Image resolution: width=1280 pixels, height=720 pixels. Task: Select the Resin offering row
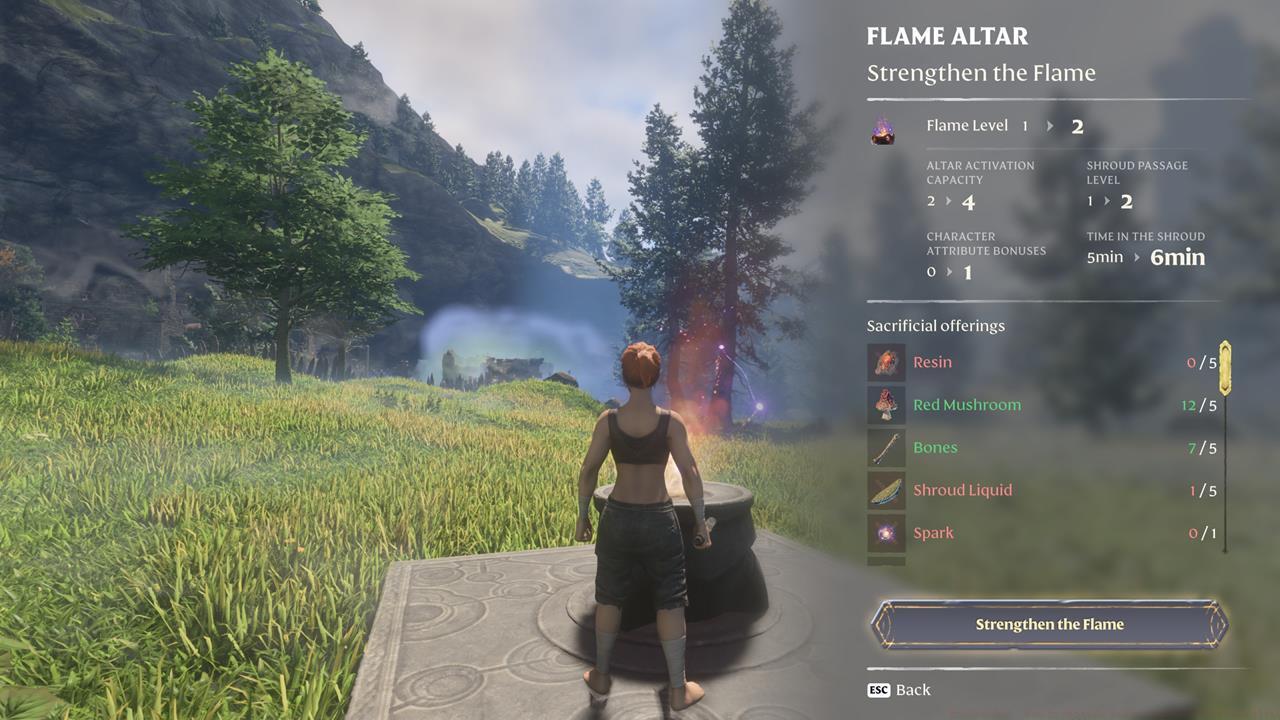click(x=1042, y=362)
